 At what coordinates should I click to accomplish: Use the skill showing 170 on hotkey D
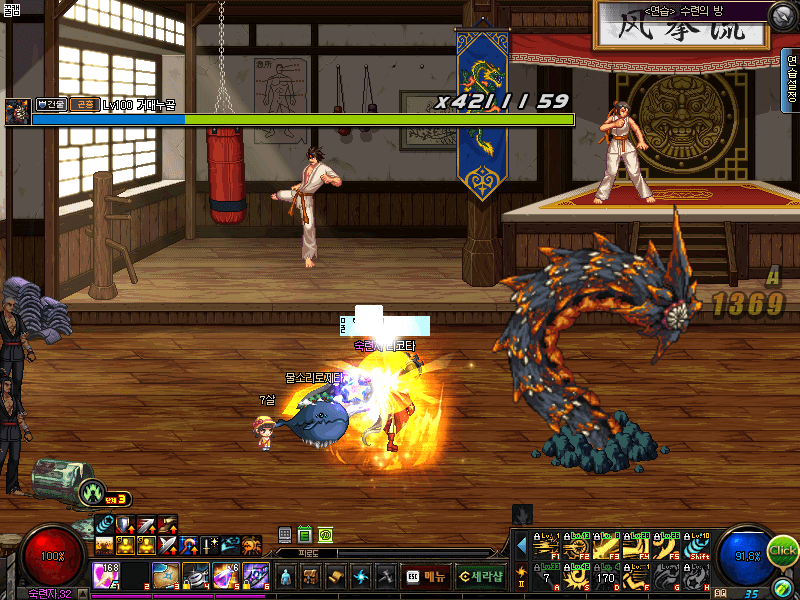coord(605,576)
